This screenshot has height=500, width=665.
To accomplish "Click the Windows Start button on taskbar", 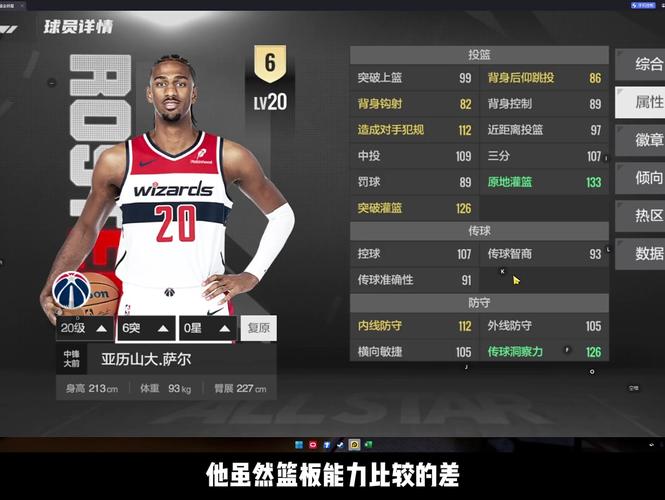I will click(x=298, y=444).
